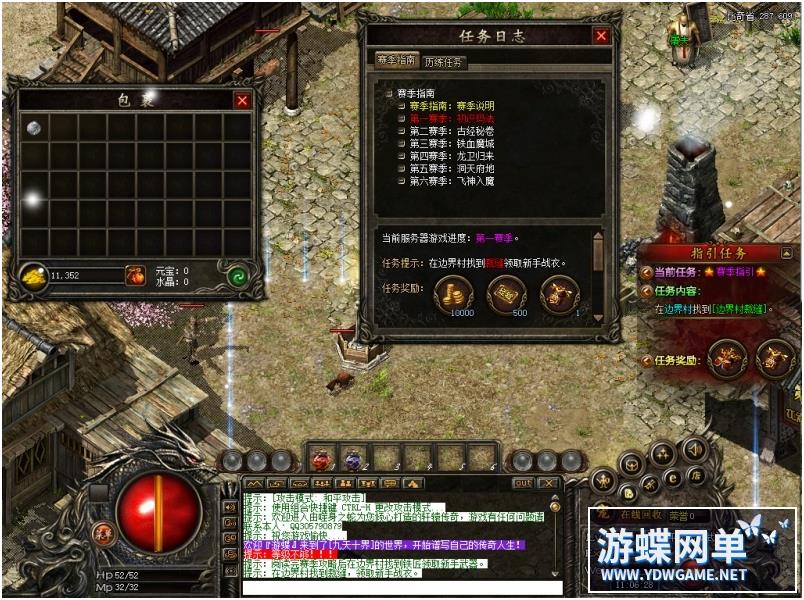Close the 包裹 inventory window
The image size is (804, 600).
(242, 100)
